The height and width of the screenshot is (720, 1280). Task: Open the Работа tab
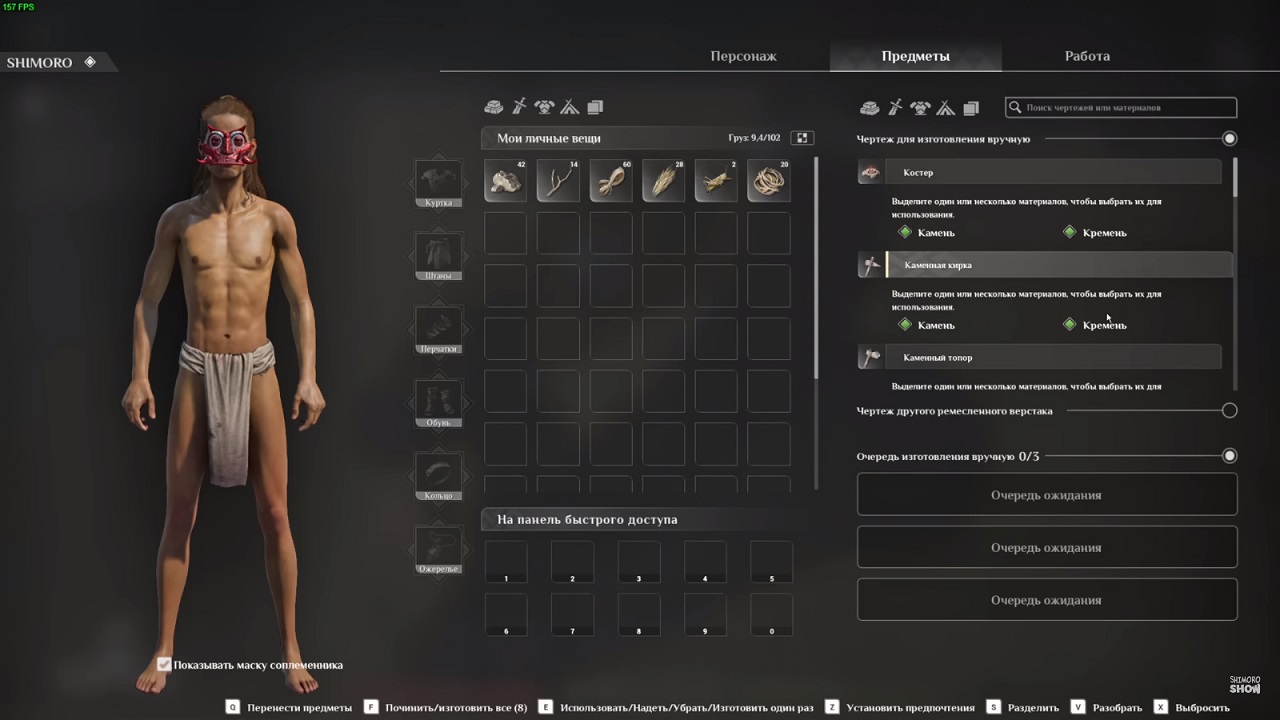tap(1087, 56)
